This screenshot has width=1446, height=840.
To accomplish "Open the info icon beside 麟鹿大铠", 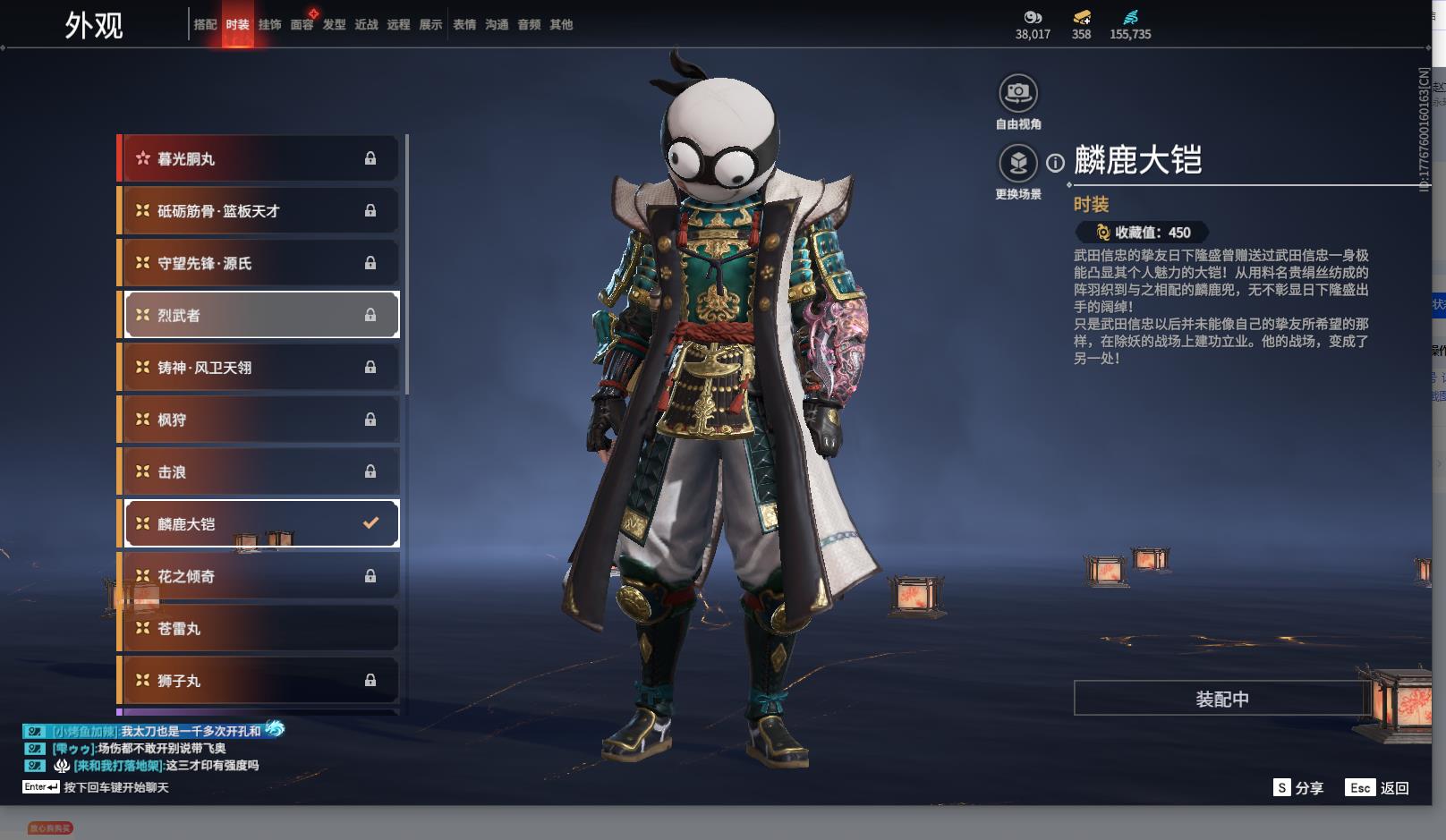I will (1056, 163).
